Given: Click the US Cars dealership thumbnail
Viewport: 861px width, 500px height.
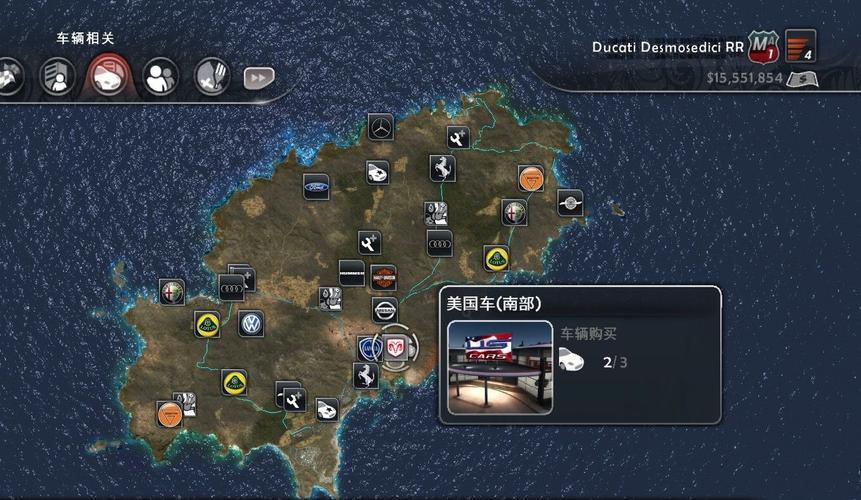Looking at the screenshot, I should click(500, 366).
